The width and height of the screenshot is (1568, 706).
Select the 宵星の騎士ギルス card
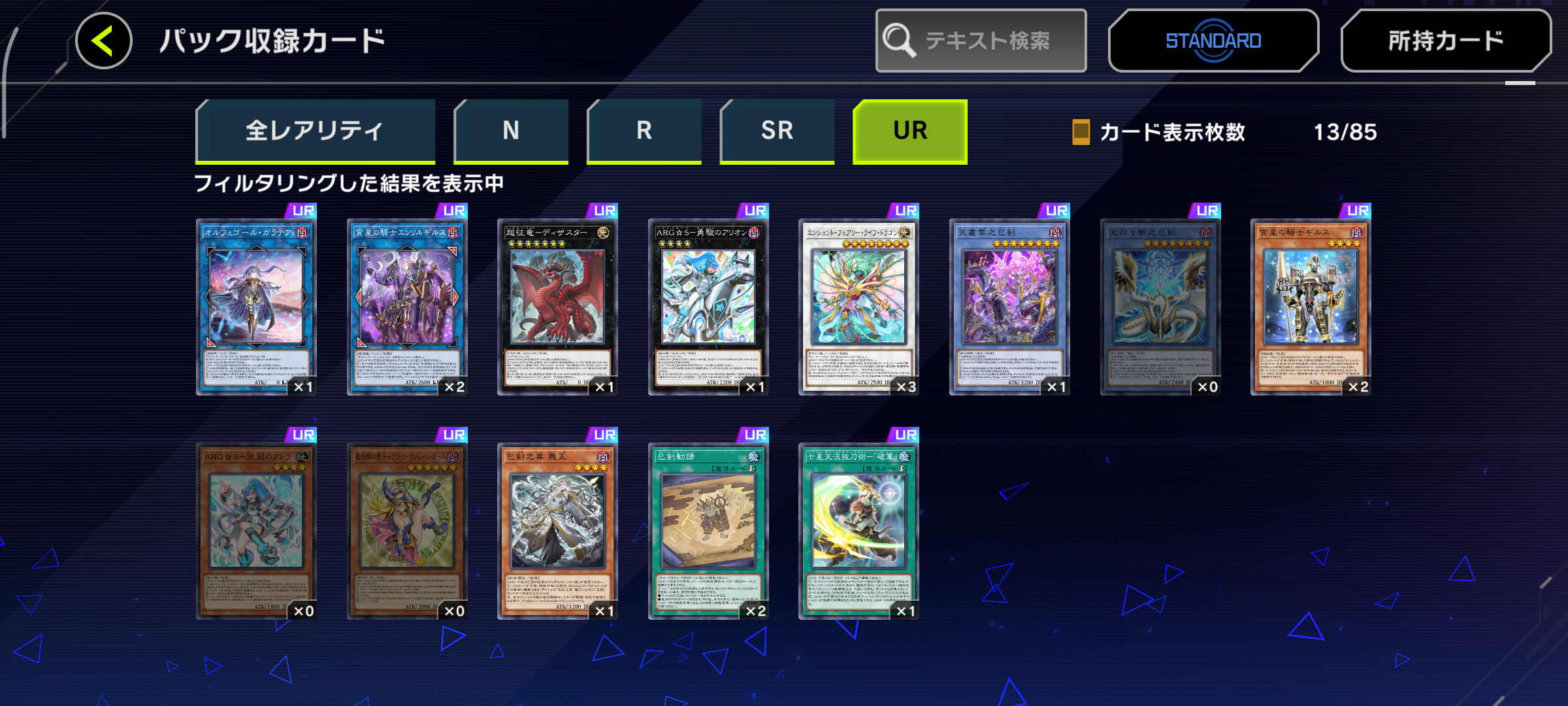[x=1310, y=306]
